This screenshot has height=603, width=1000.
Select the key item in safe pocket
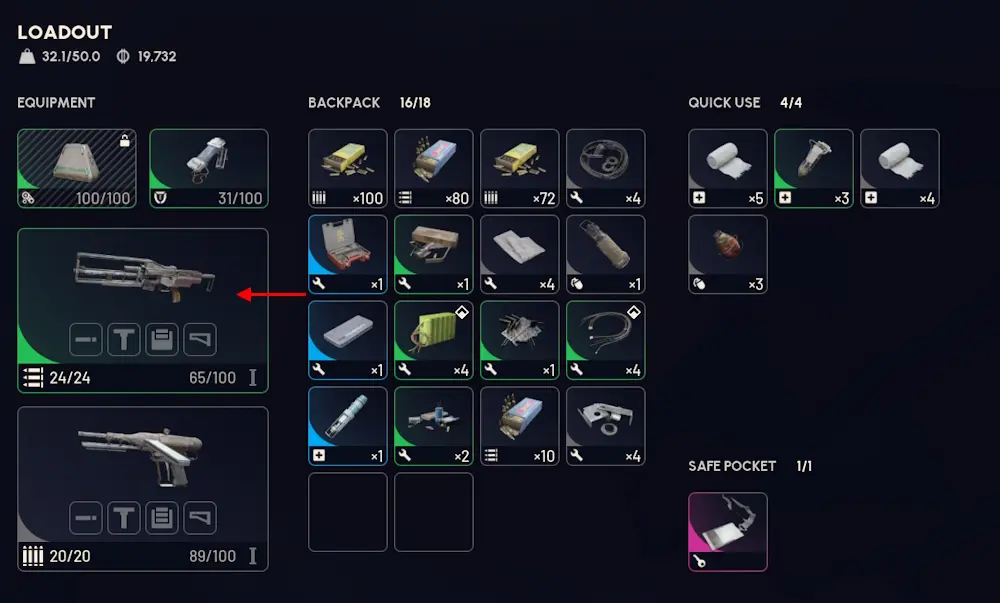(727, 531)
